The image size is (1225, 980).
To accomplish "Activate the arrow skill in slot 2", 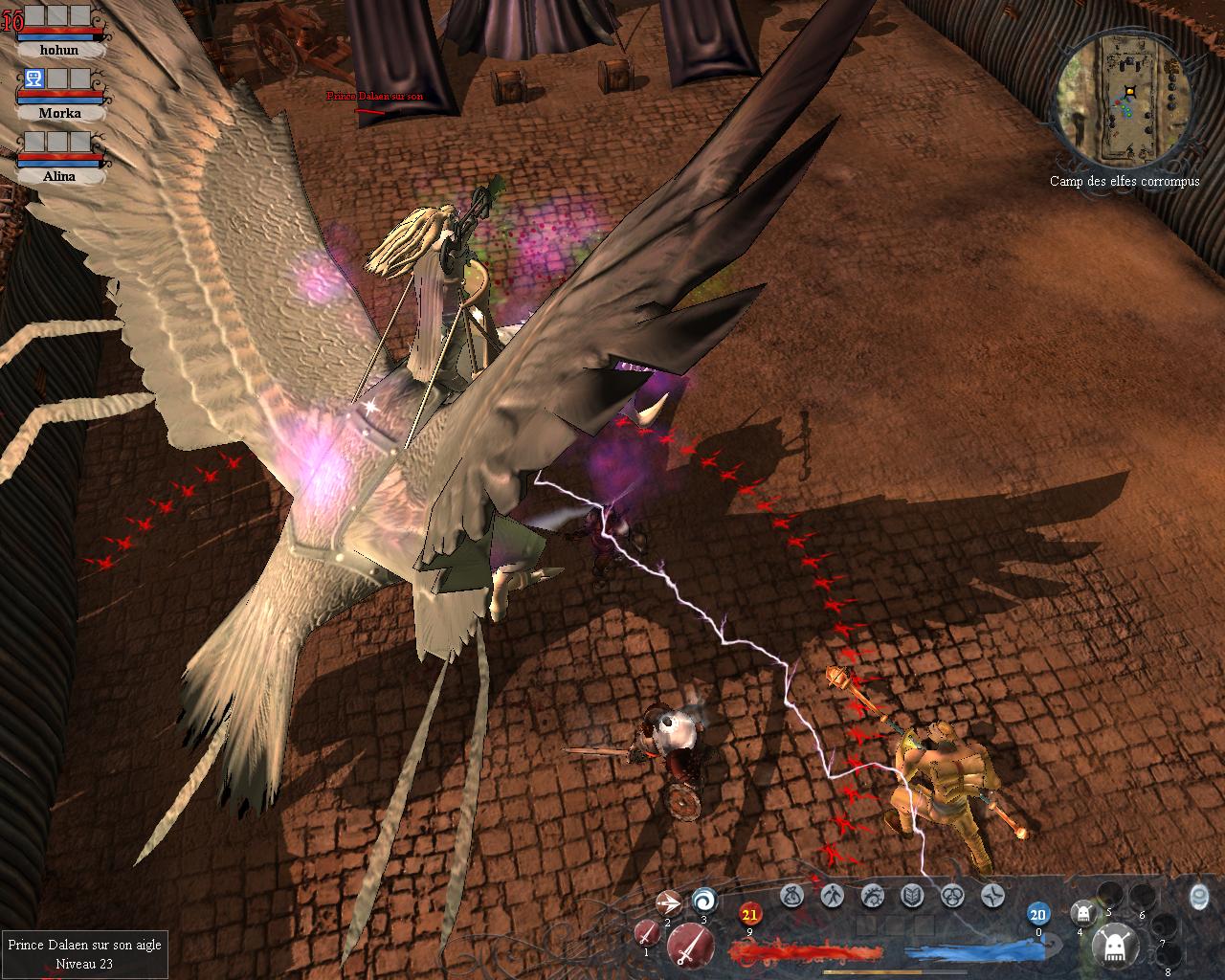I will pos(668,902).
